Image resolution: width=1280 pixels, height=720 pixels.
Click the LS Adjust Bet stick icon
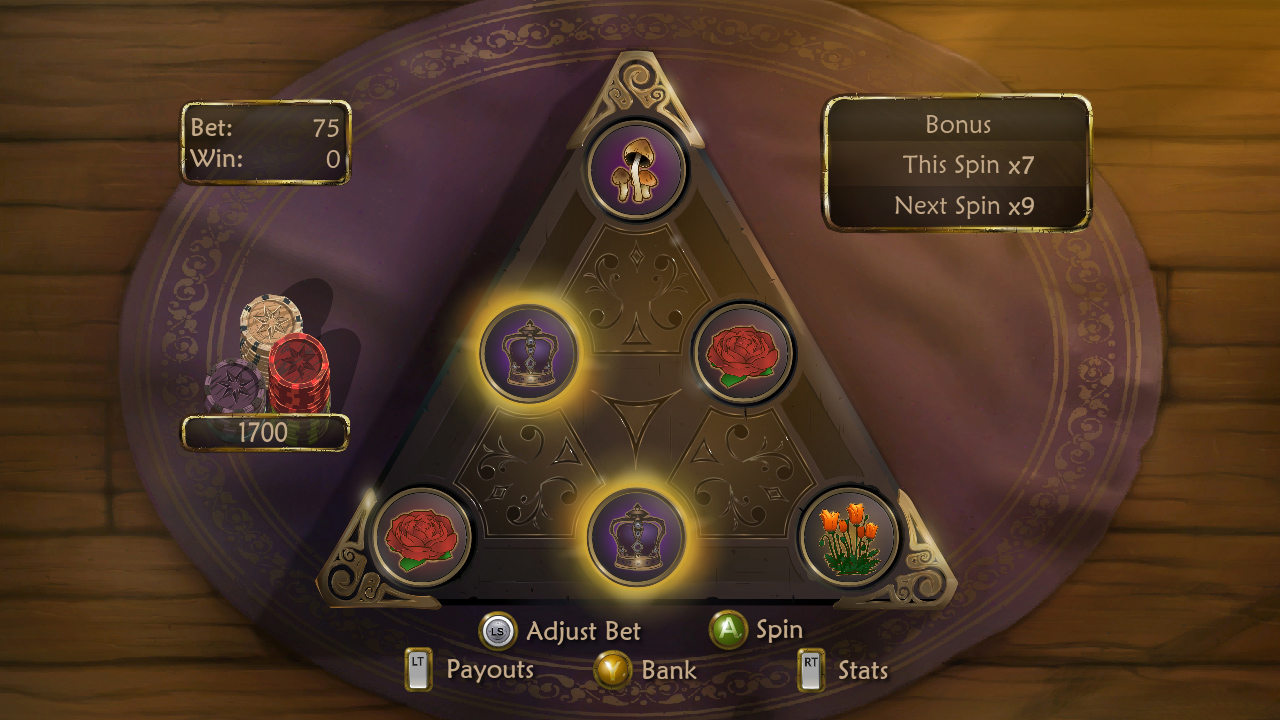click(495, 630)
